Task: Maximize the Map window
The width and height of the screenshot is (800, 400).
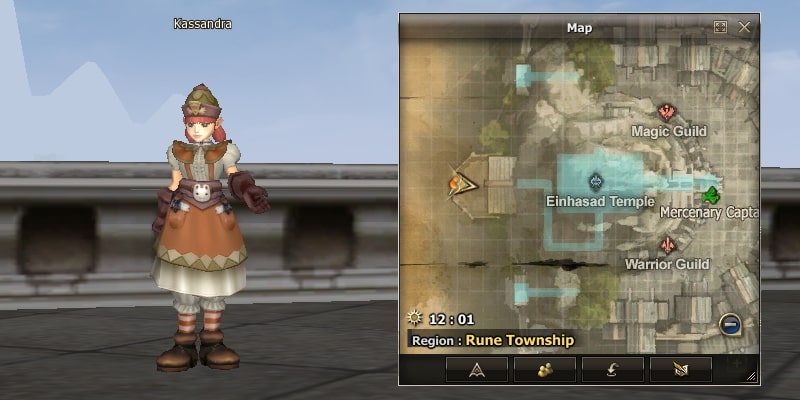Action: tap(720, 27)
